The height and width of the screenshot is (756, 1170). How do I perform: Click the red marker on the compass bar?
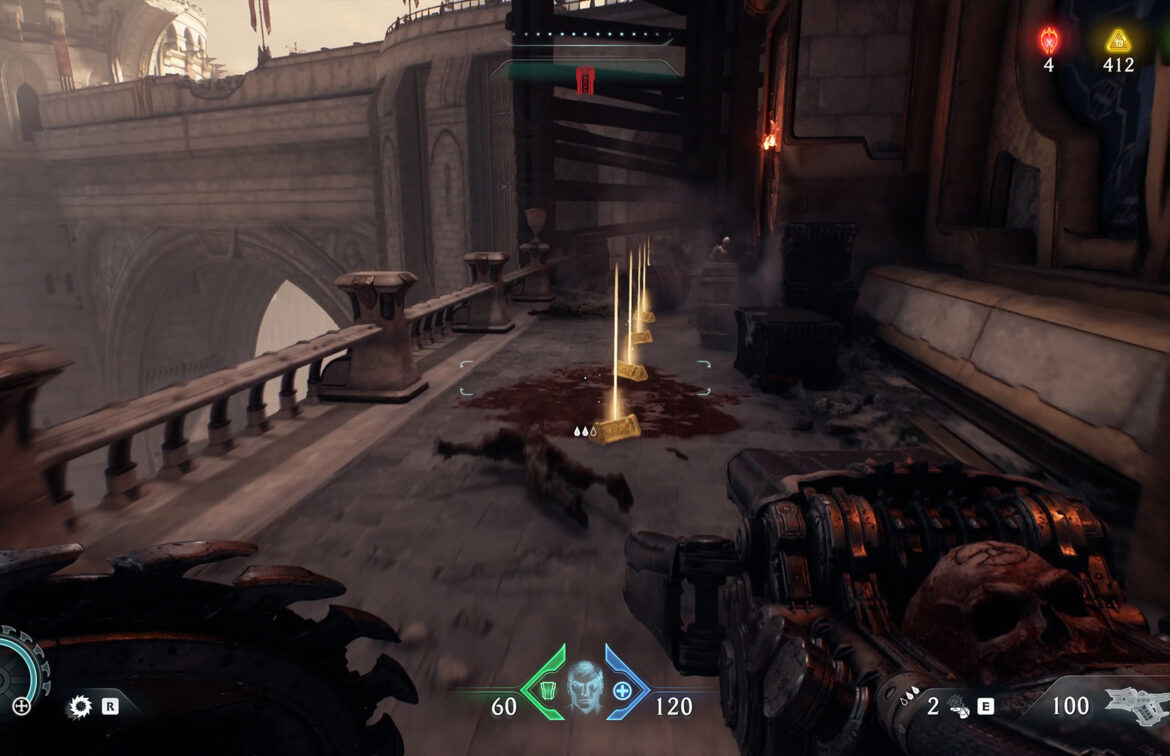(585, 79)
